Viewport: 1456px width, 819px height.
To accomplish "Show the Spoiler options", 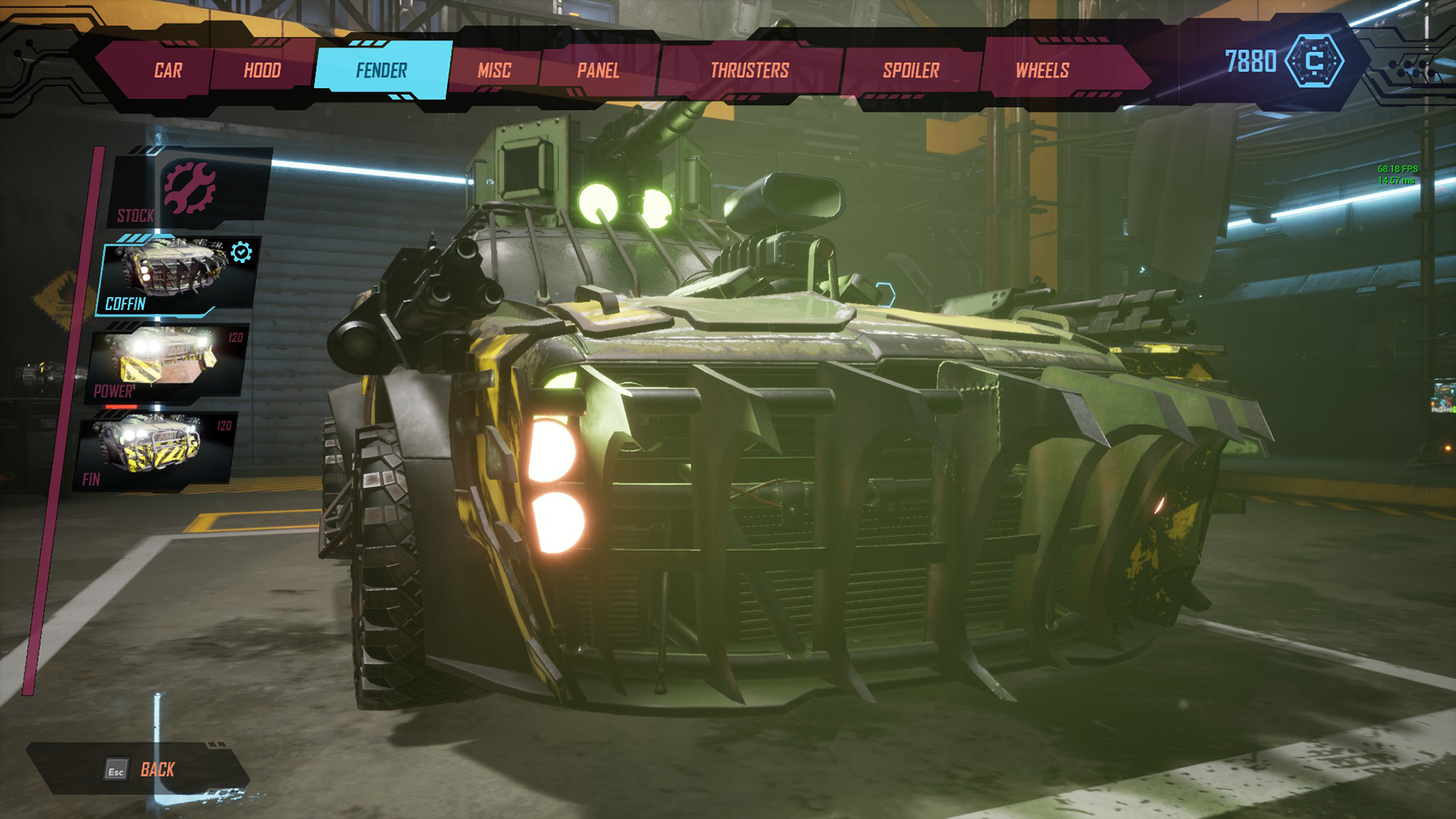I will pos(911,71).
